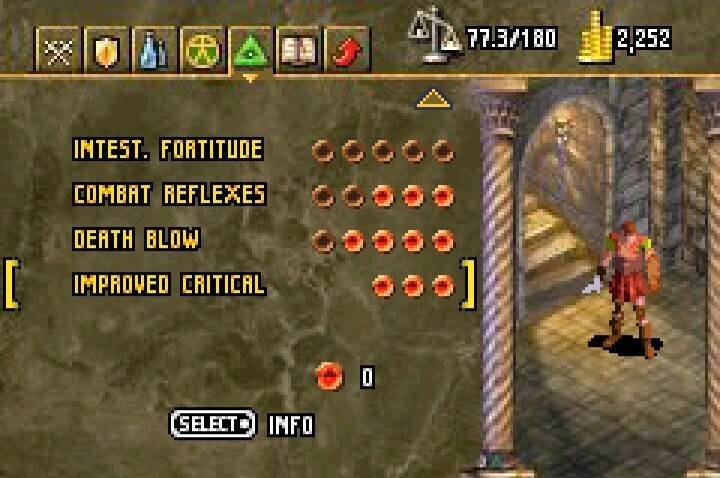
Task: Highlight the Improved Critical feat
Action: [x=168, y=285]
